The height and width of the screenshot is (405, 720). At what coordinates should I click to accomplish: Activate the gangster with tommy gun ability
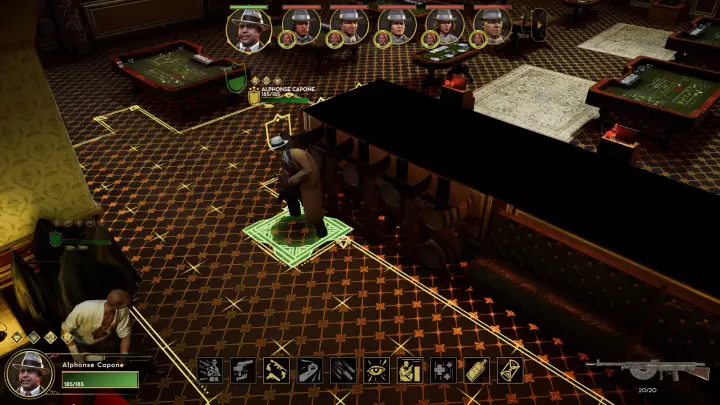[x=210, y=370]
